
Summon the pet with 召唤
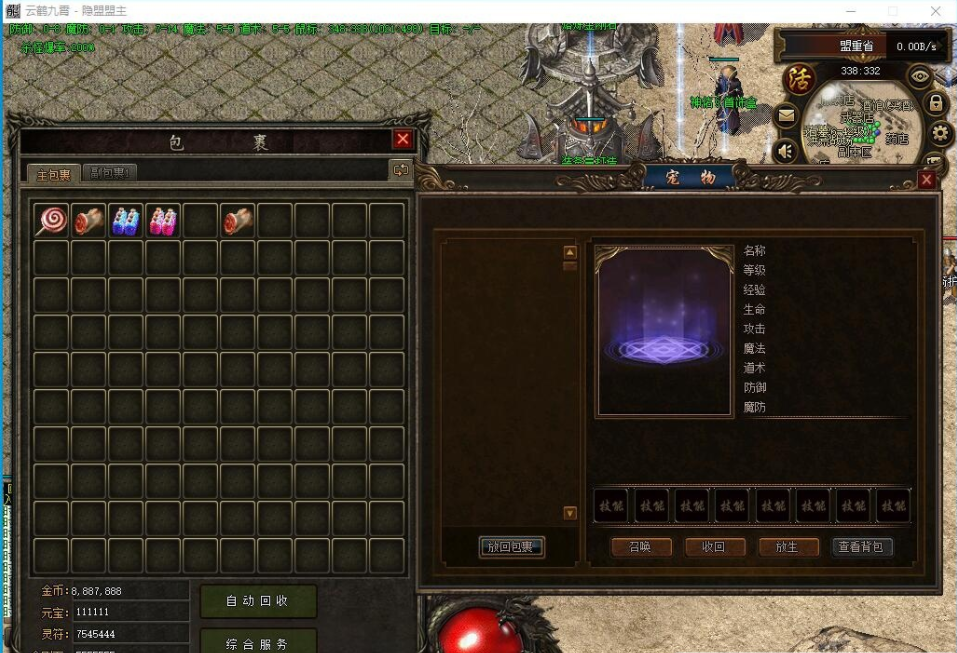coord(640,547)
